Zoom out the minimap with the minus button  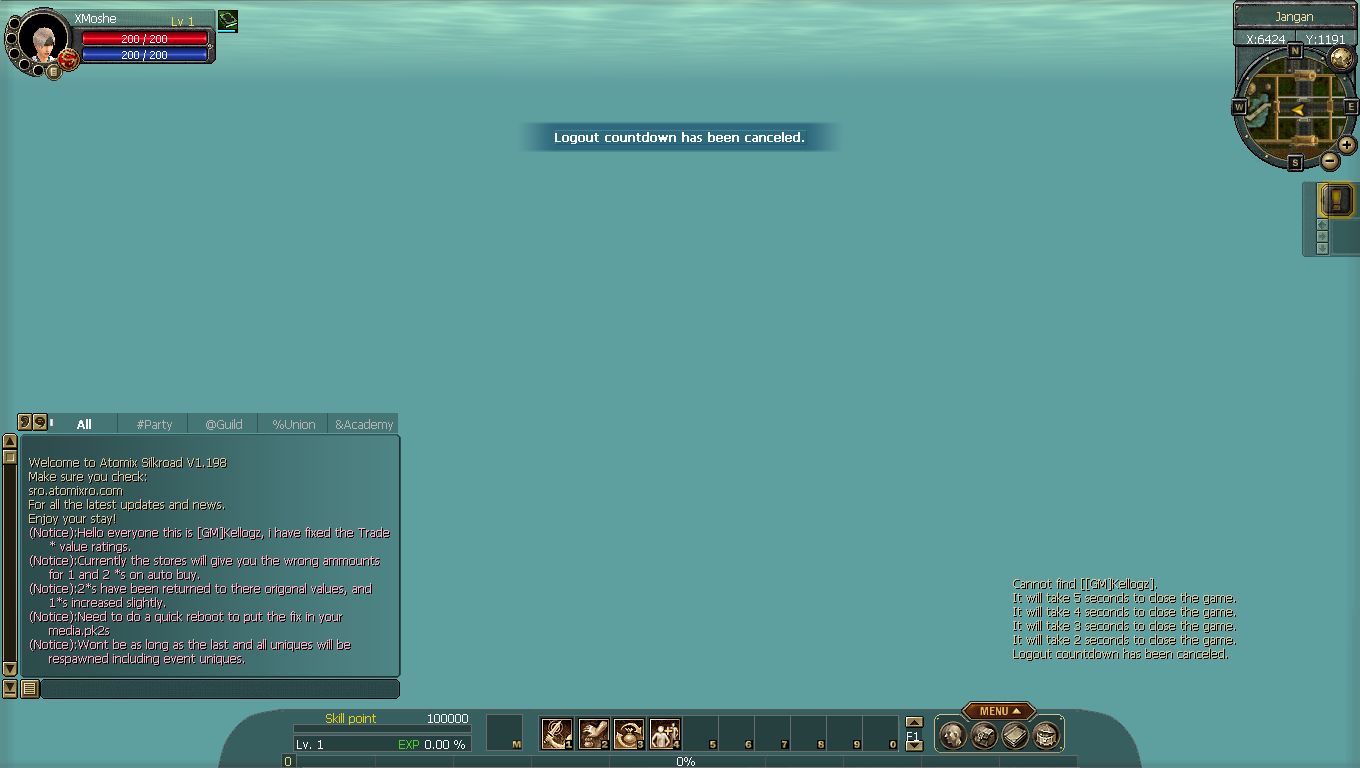(x=1330, y=161)
